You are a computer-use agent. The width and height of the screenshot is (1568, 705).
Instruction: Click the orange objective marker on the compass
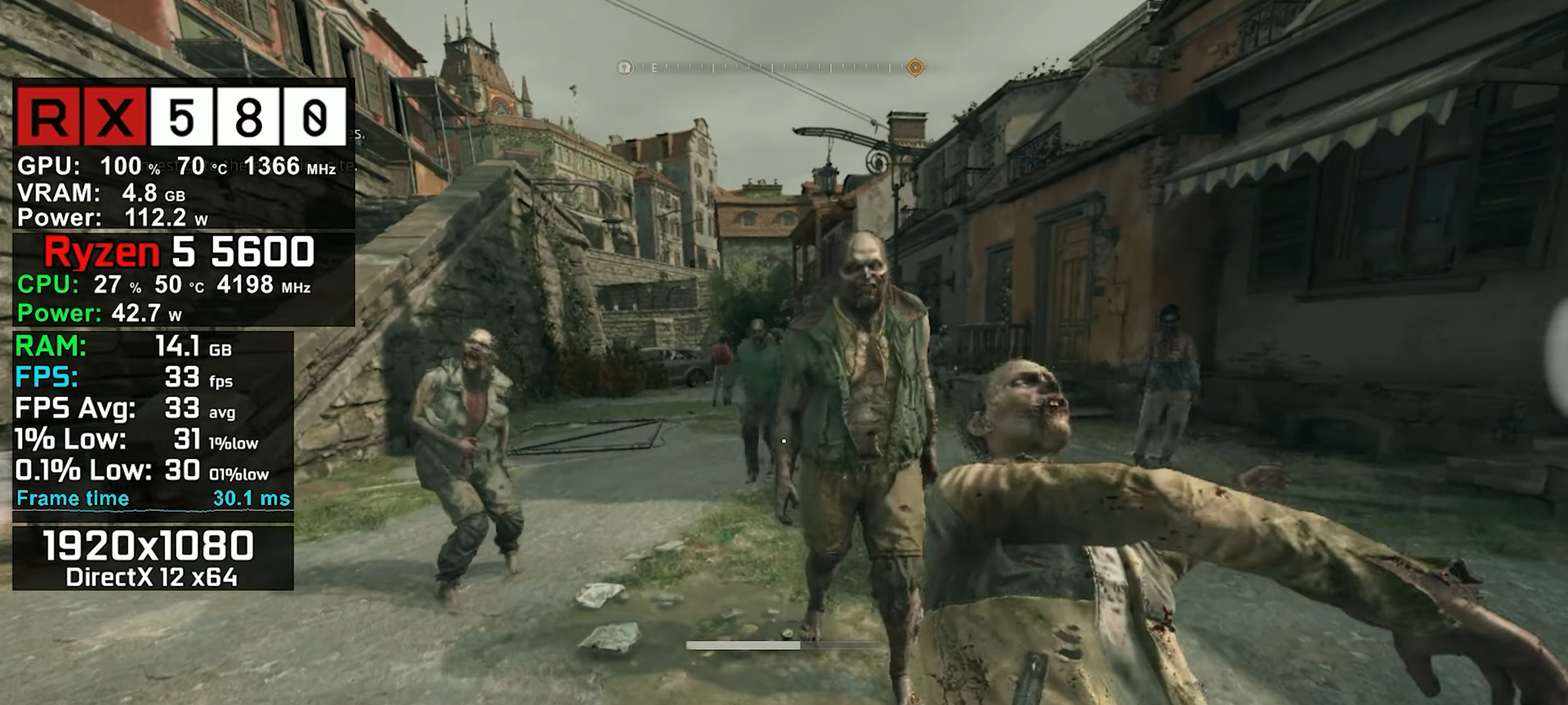tap(915, 68)
